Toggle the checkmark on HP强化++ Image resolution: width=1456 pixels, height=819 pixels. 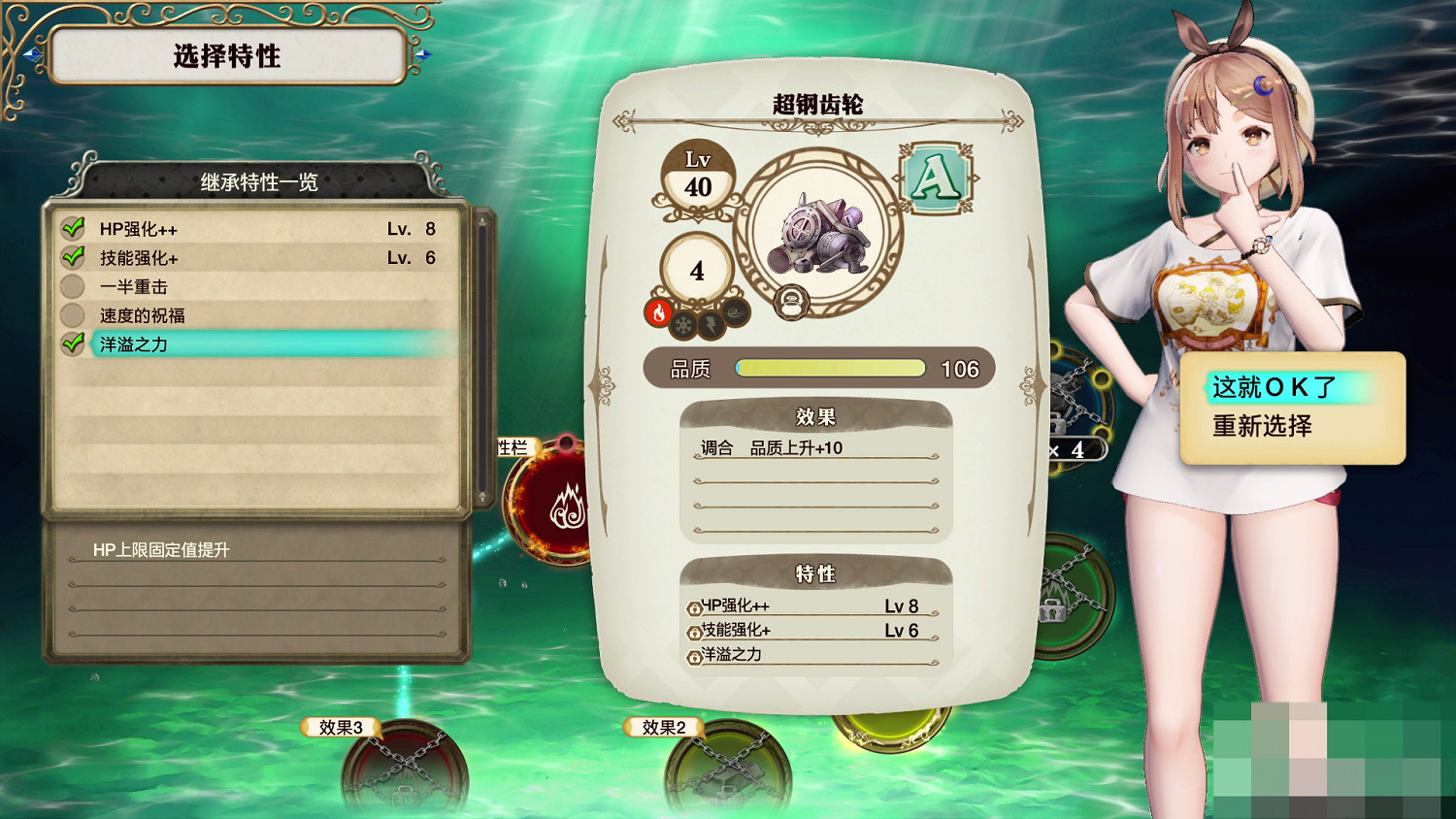[73, 228]
